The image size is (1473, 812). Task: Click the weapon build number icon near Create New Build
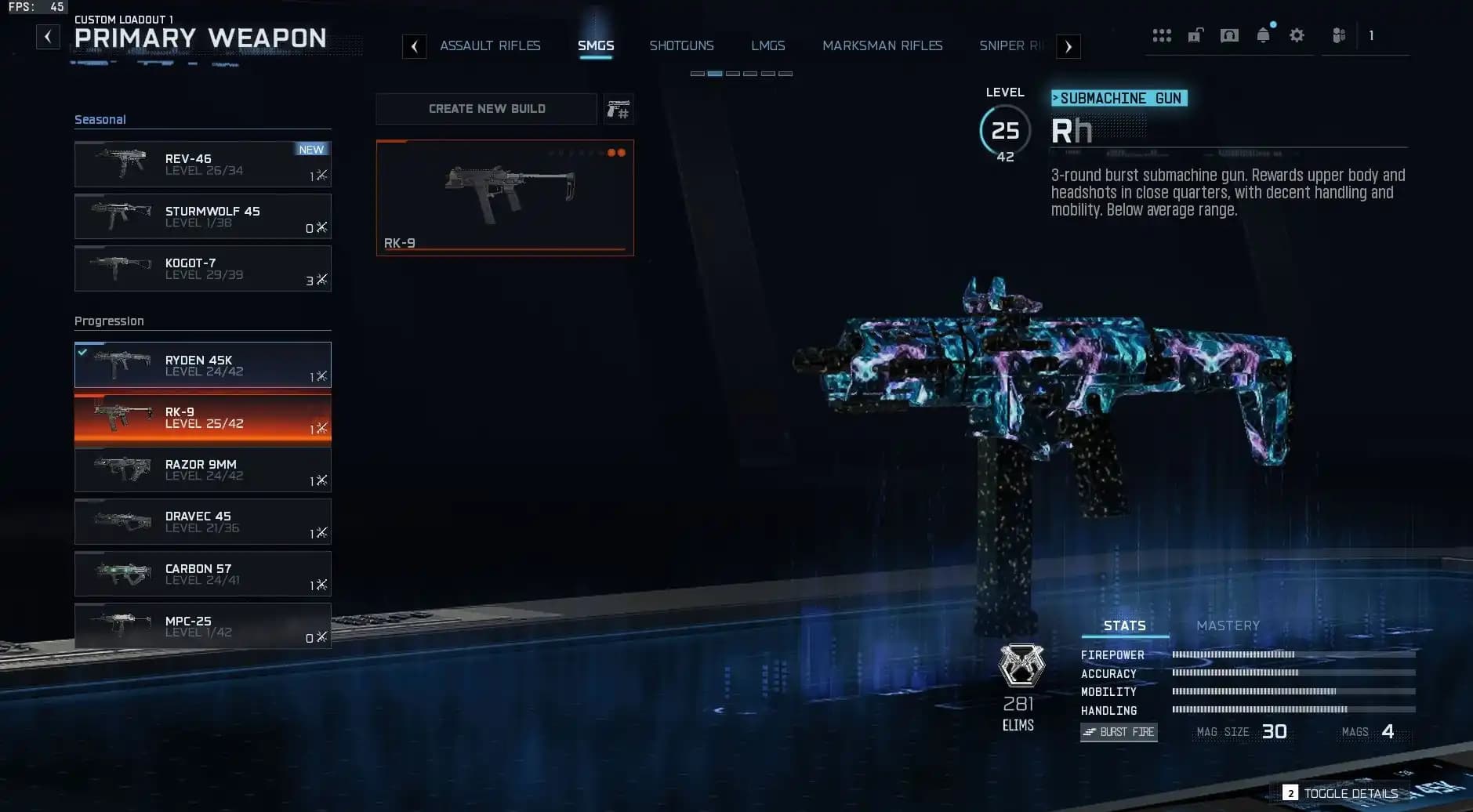pyautogui.click(x=618, y=109)
